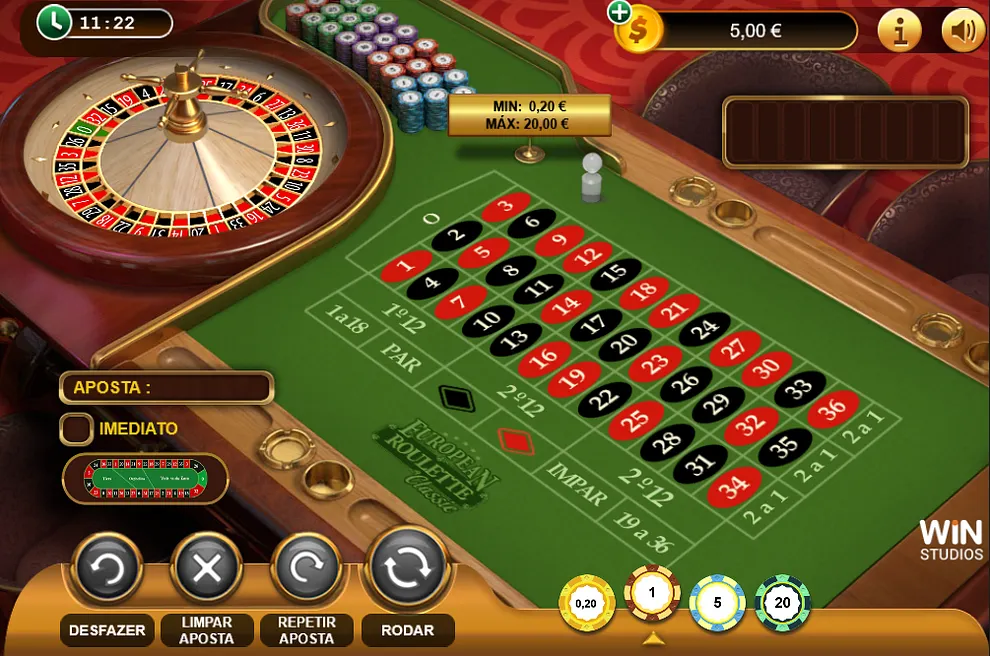
Task: Open the racetrack bet layout thumbnail
Action: (x=146, y=478)
